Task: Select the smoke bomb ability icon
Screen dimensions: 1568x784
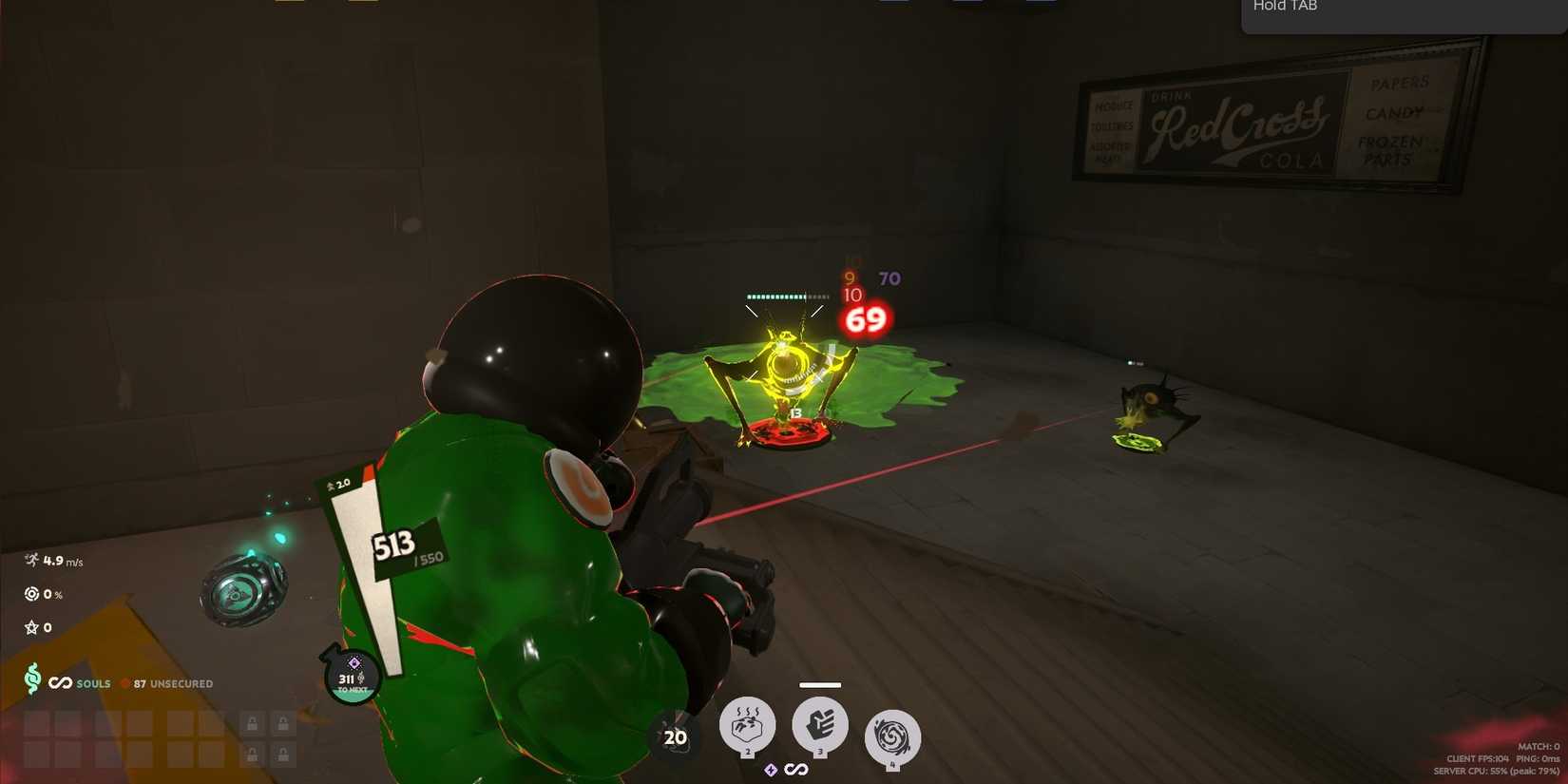Action: click(x=748, y=725)
